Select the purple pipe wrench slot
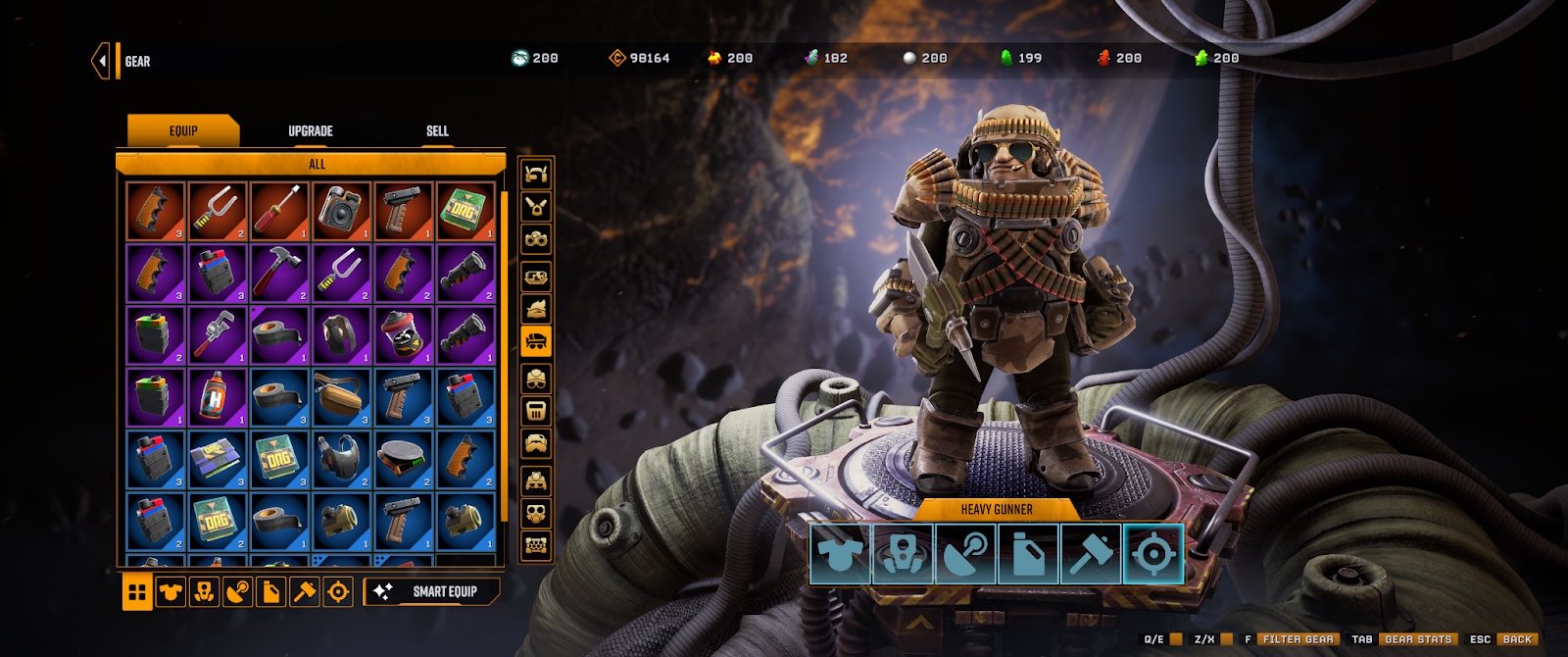Viewport: 1568px width, 657px height. (218, 335)
